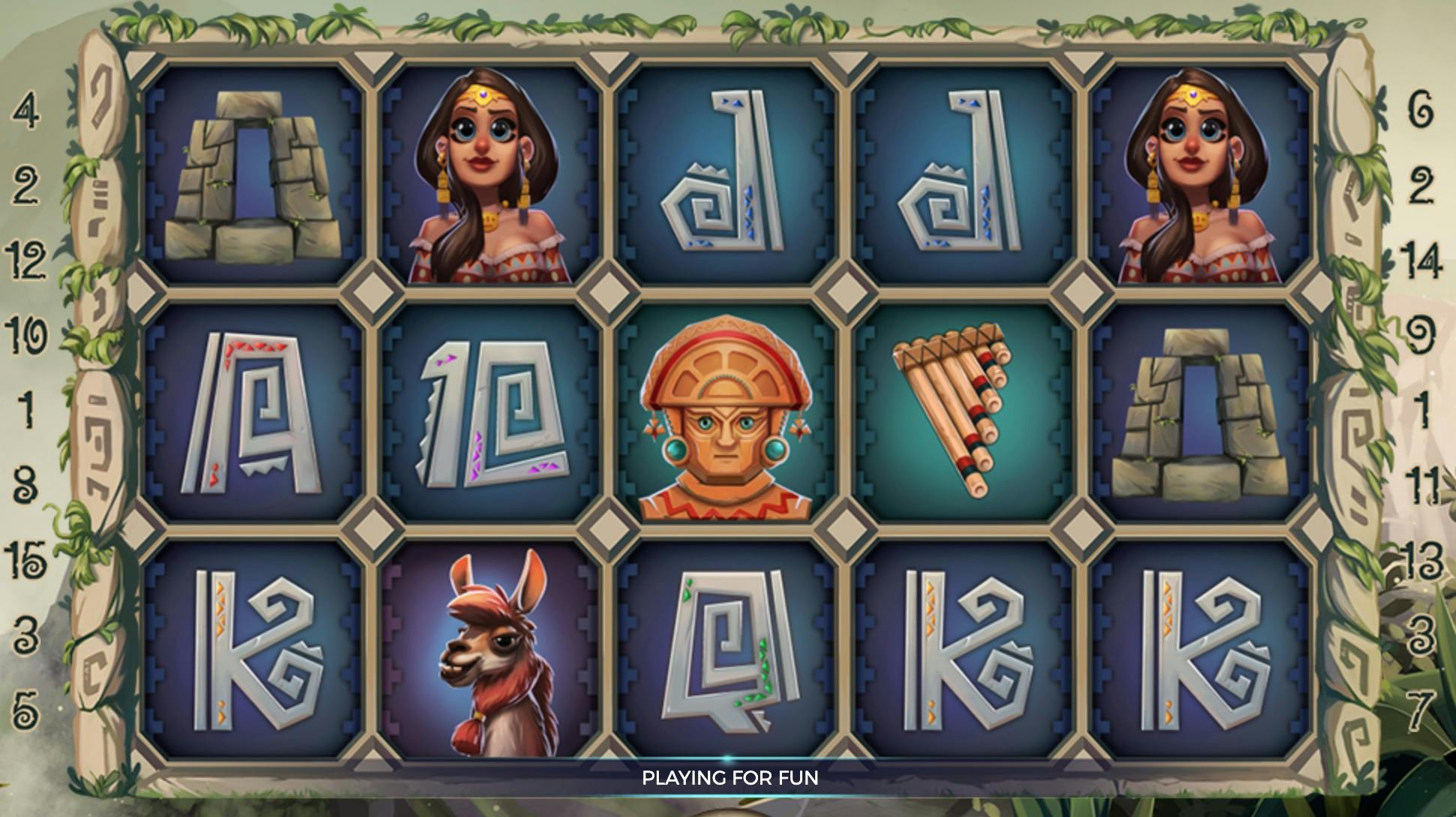Select payline number 15

point(26,559)
